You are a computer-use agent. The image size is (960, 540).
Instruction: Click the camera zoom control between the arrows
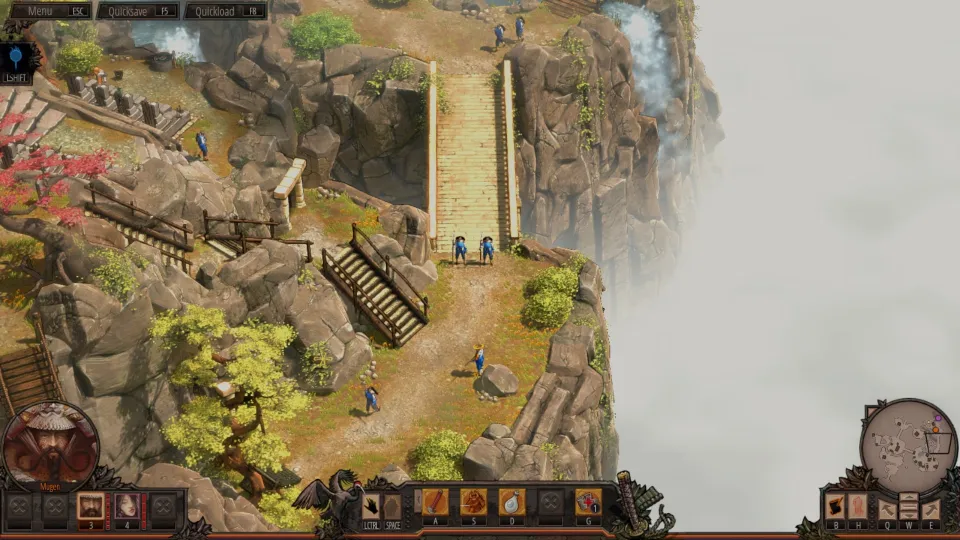click(x=909, y=507)
